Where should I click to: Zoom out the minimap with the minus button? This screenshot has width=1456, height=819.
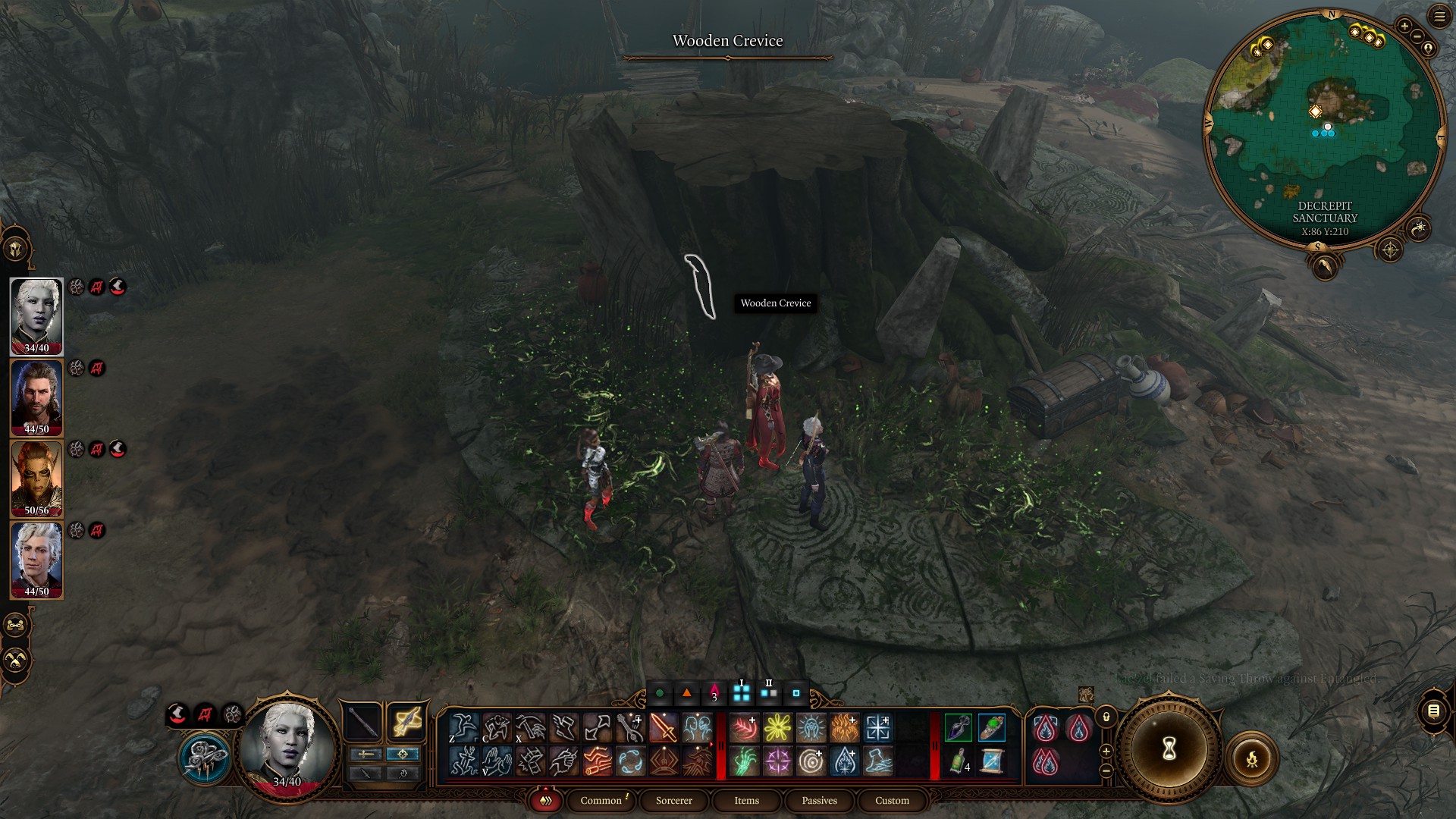(1417, 36)
